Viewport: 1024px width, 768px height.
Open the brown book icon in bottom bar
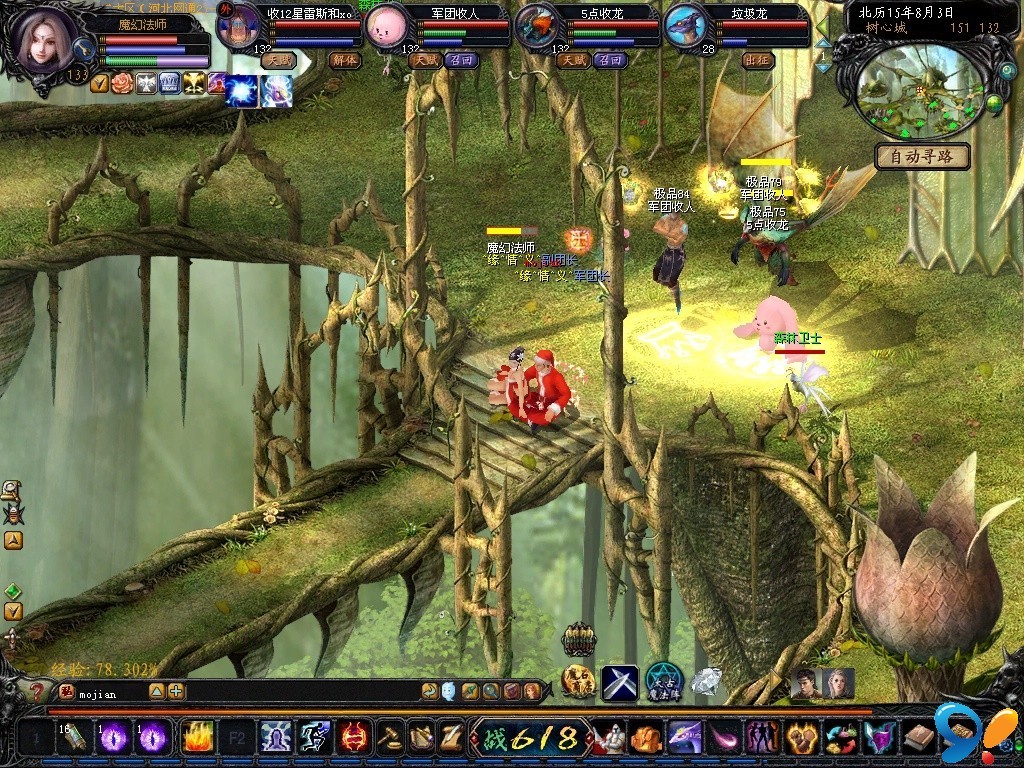(x=921, y=738)
